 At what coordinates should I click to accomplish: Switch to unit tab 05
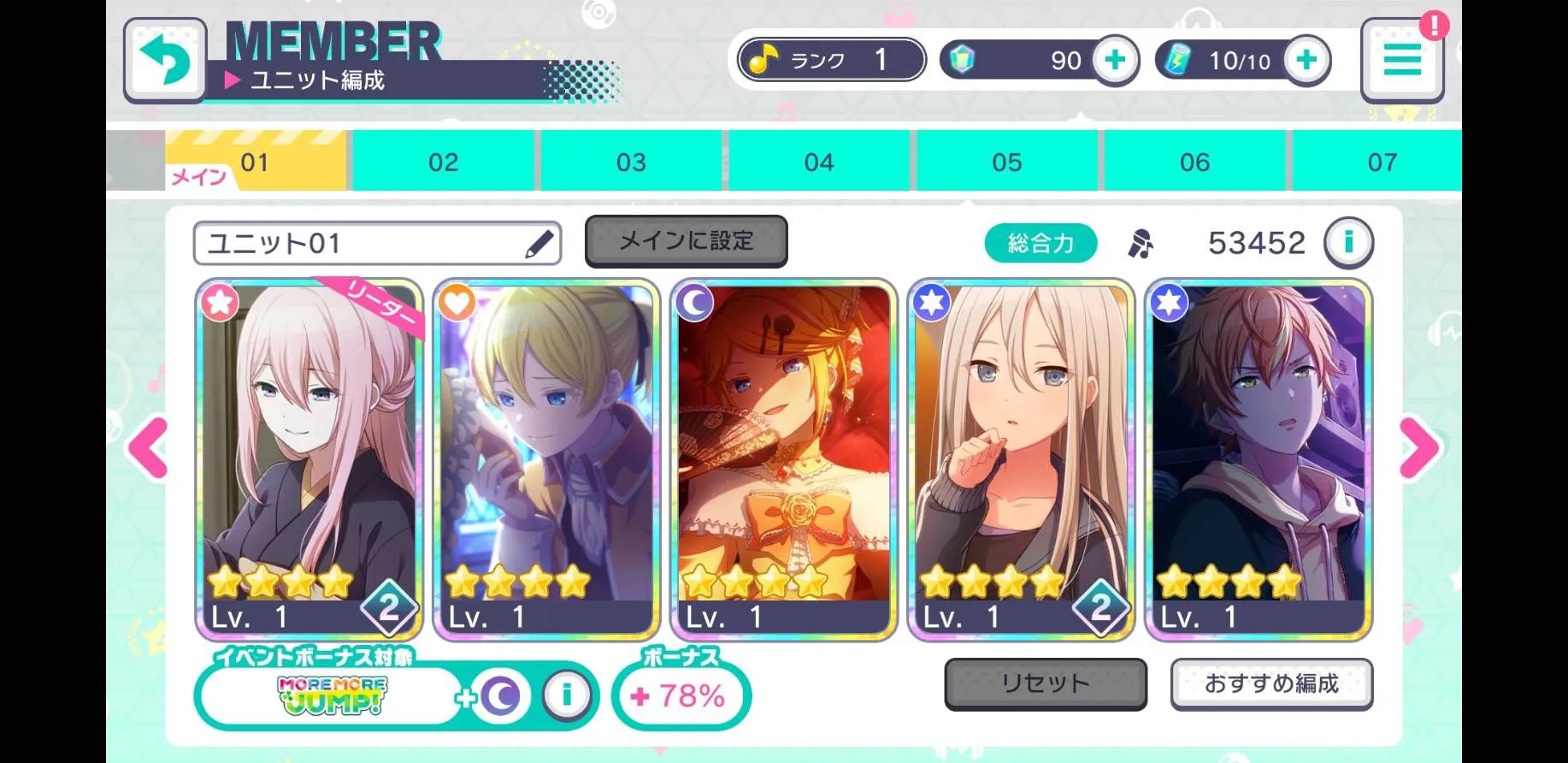coord(1006,162)
